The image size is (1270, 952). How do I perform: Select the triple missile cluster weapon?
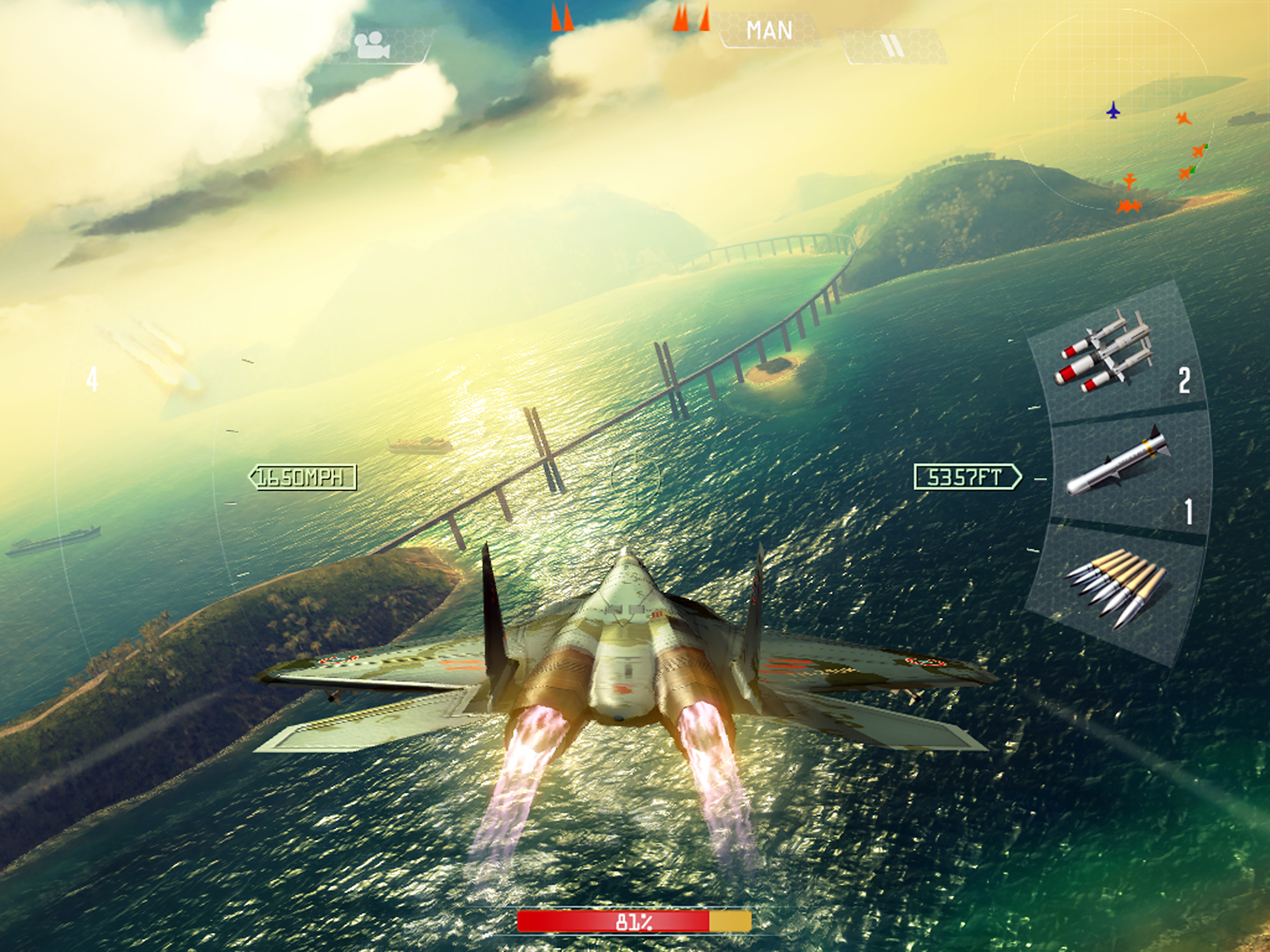point(1105,351)
